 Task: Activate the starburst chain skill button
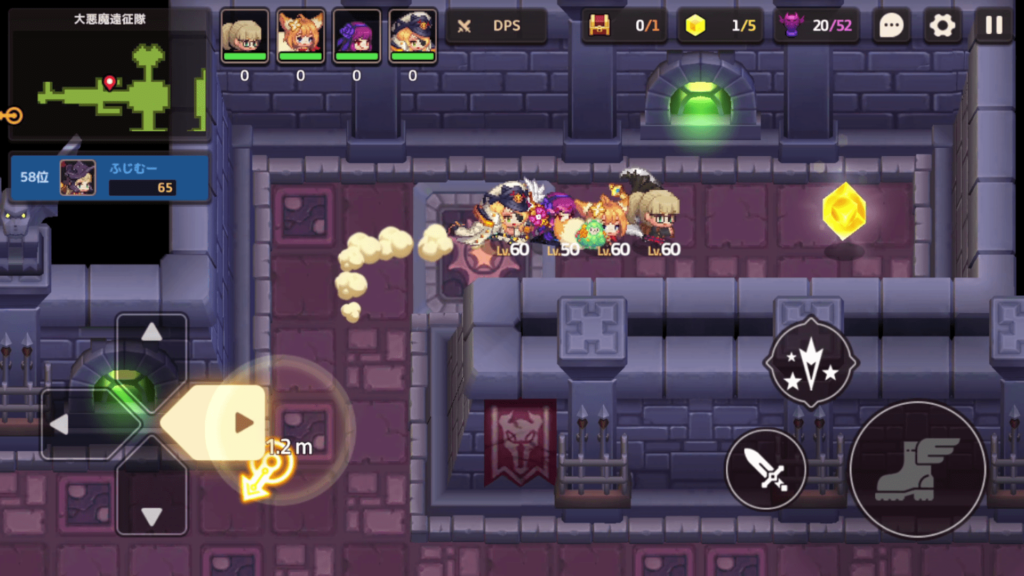[x=810, y=362]
